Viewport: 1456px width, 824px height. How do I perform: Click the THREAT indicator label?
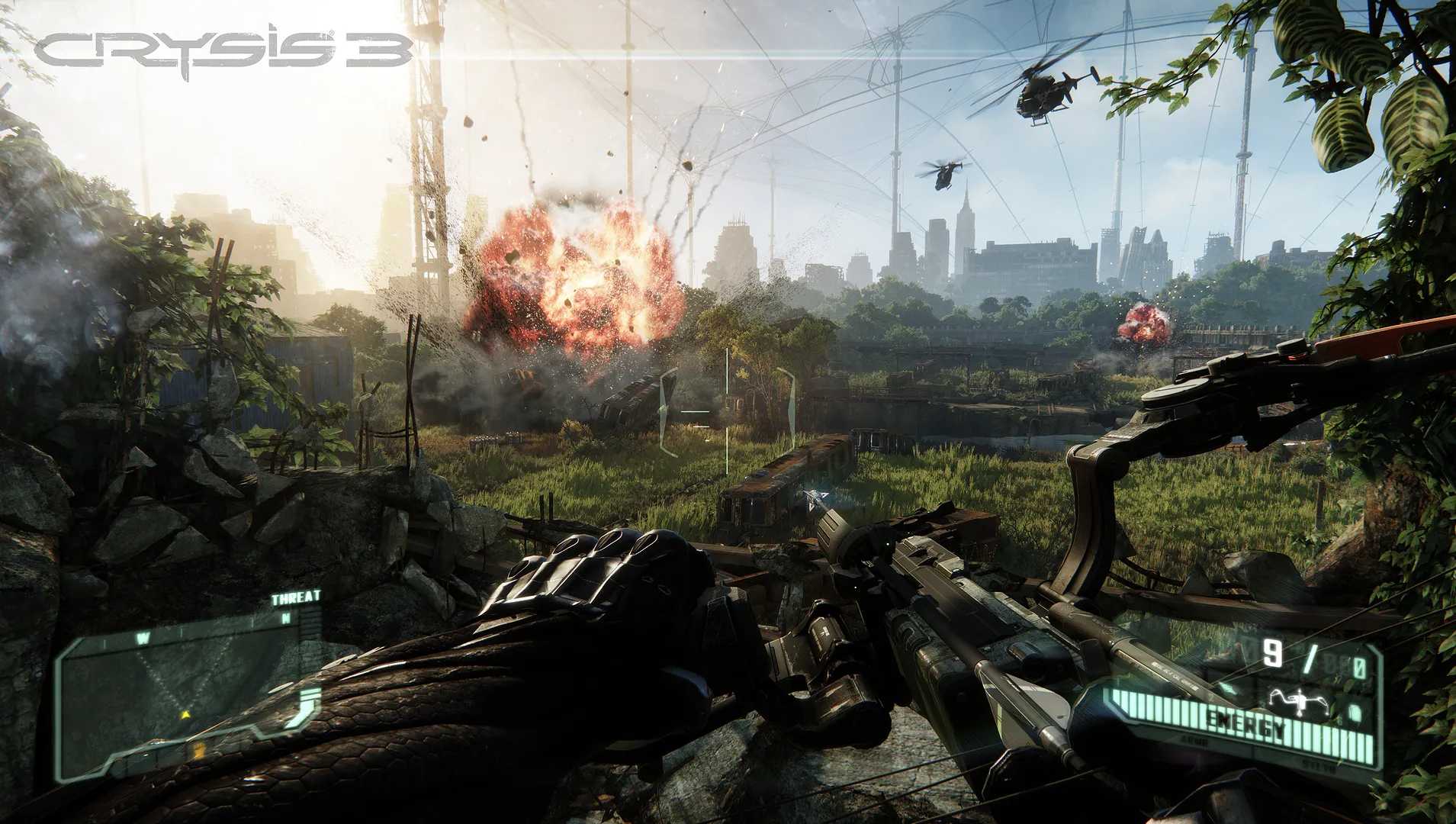296,596
